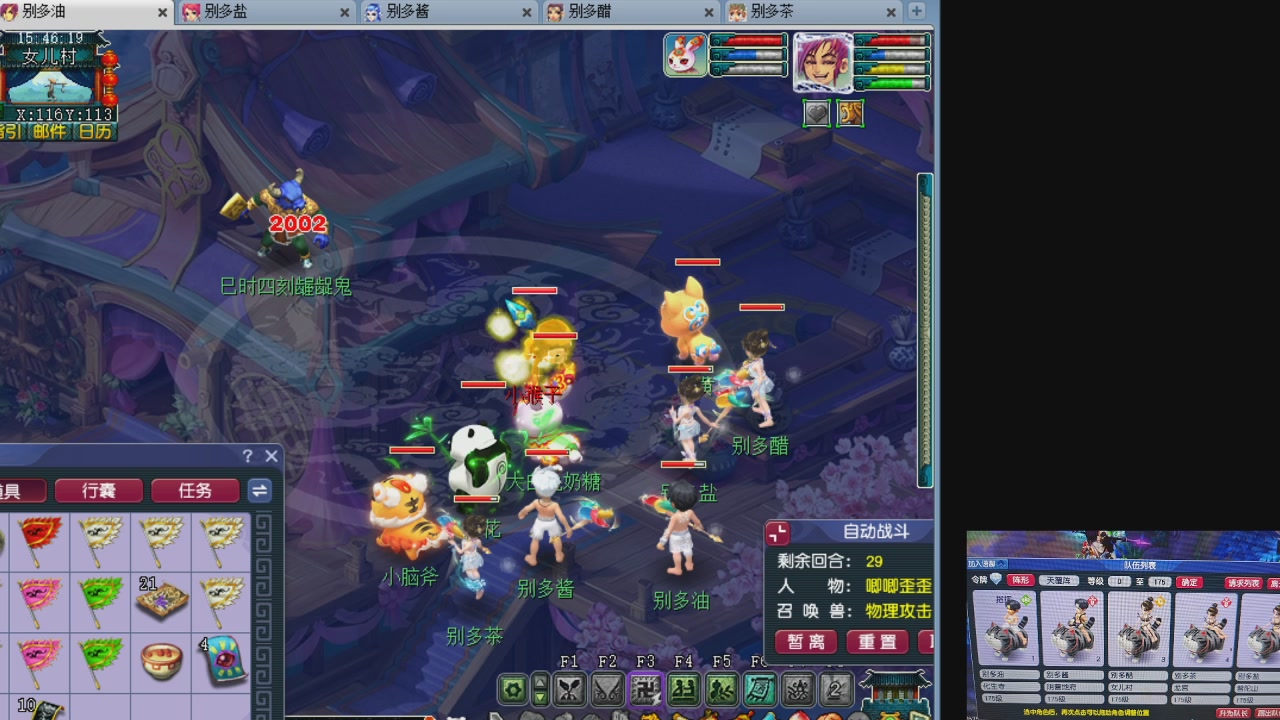Switch to the 任务 tab in the bag panel
Image resolution: width=1280 pixels, height=720 pixels.
tap(195, 490)
